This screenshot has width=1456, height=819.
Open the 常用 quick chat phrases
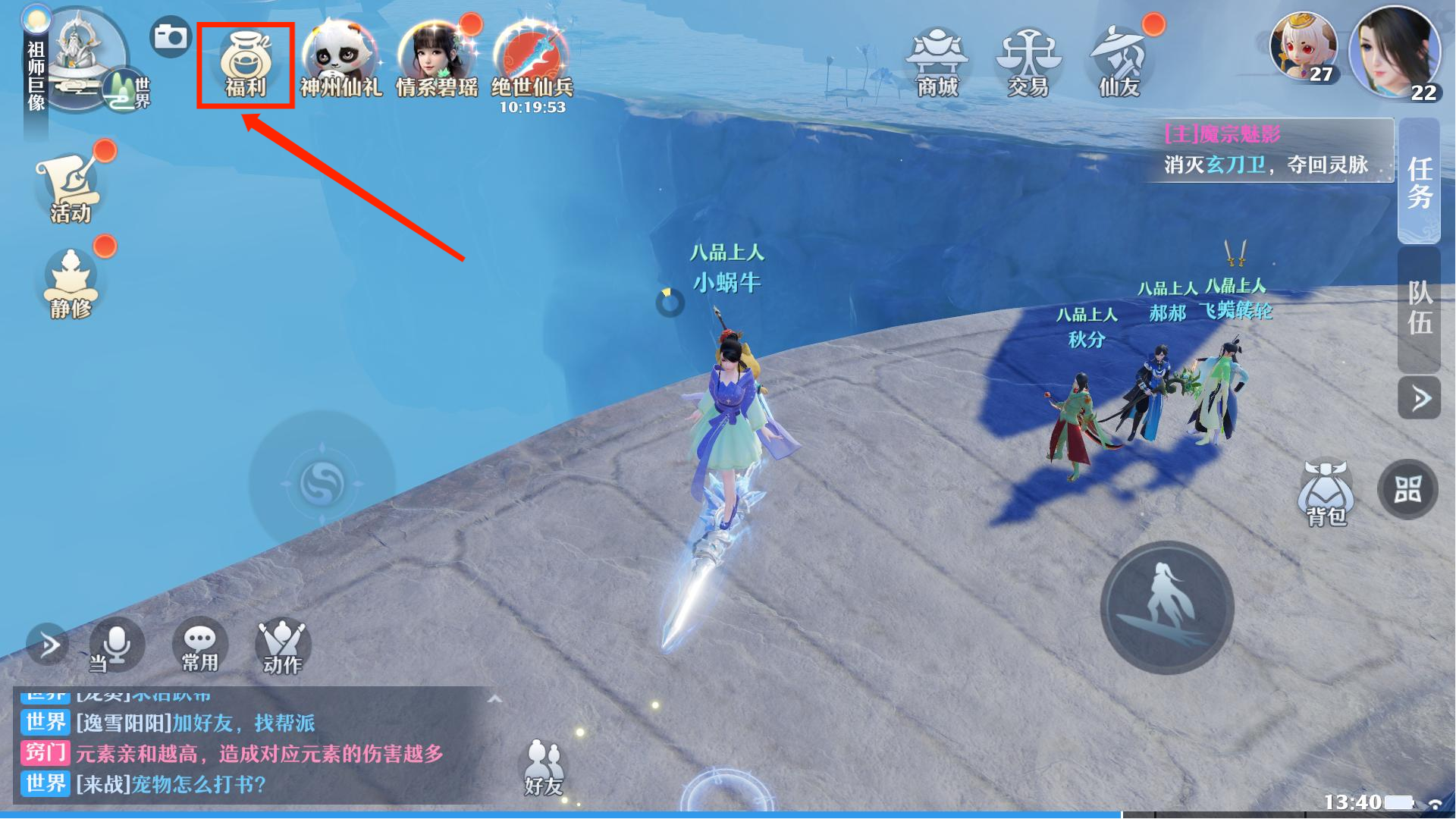[199, 646]
